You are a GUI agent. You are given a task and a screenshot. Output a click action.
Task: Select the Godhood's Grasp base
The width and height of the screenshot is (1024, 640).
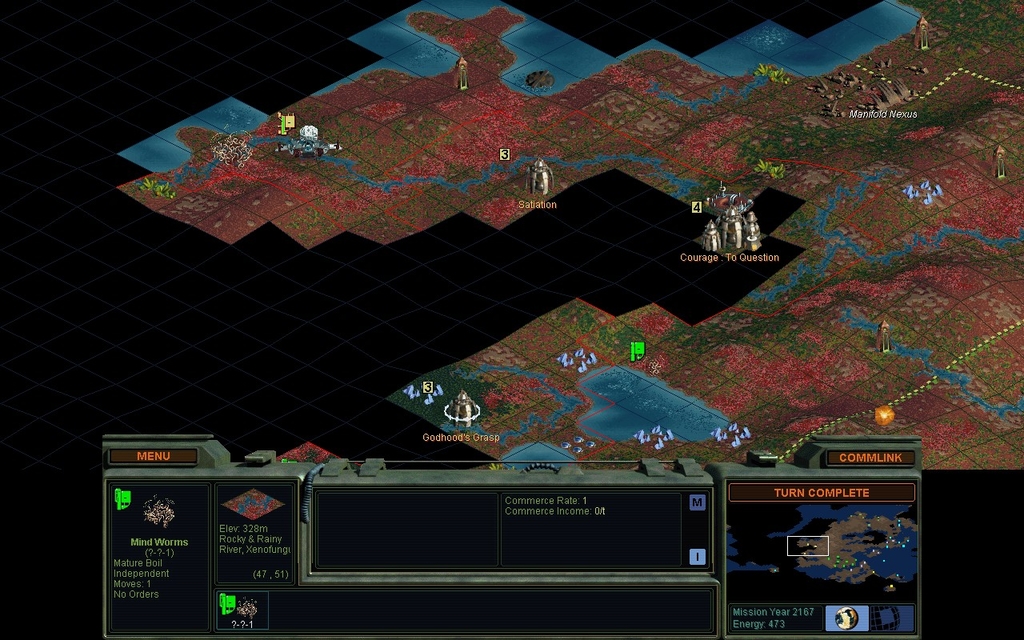coord(461,408)
